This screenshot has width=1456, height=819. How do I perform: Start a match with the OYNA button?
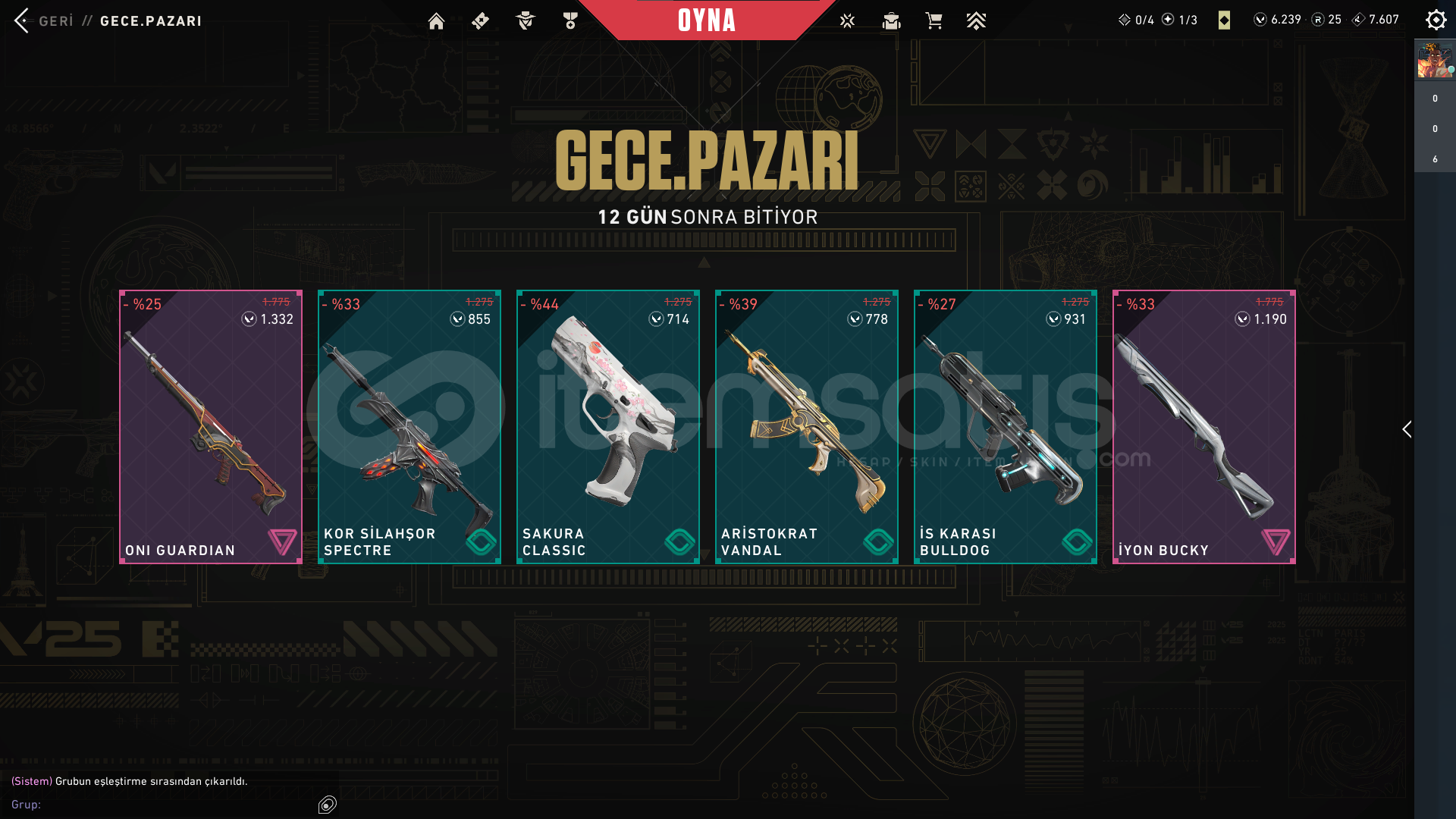pos(706,20)
